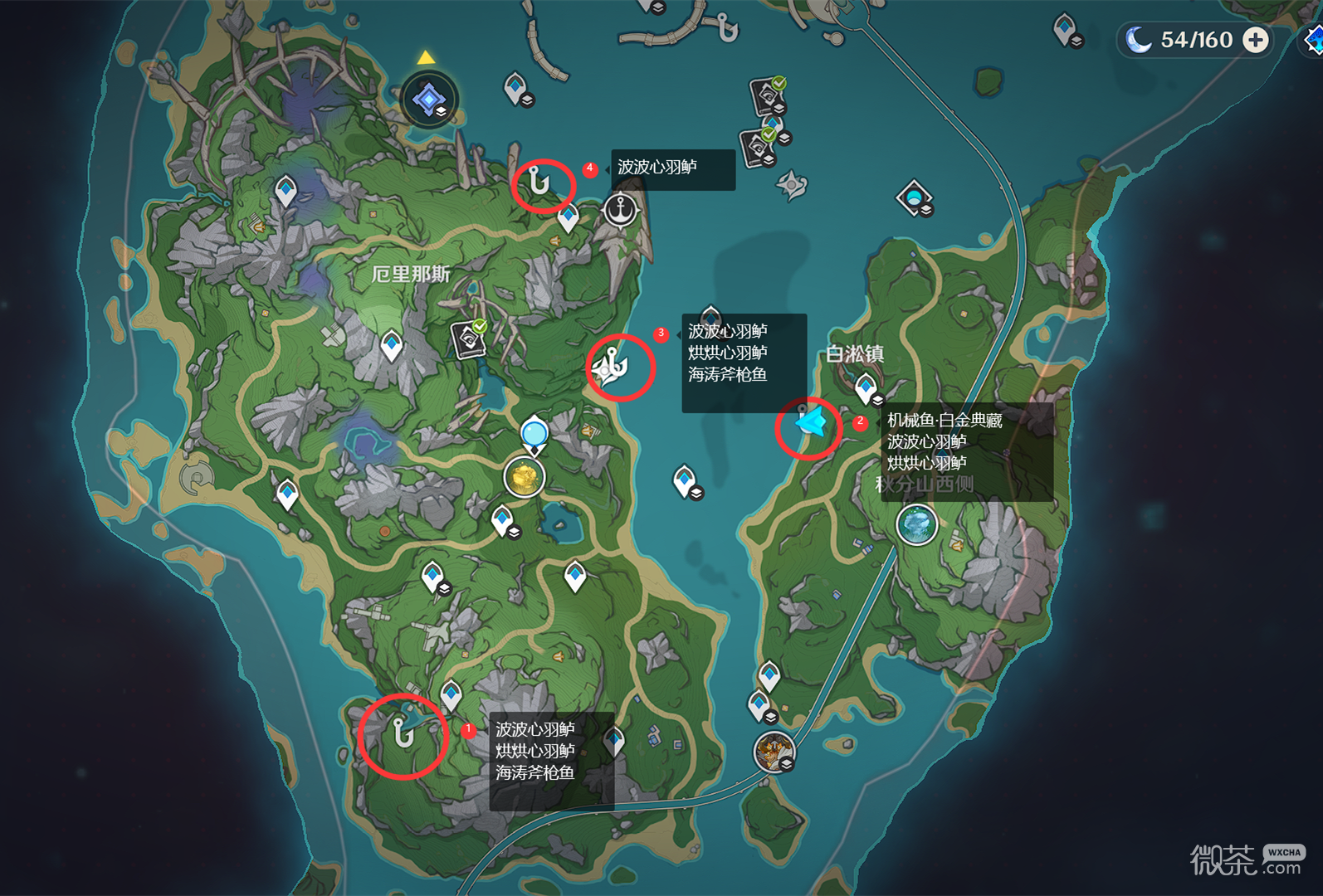Image resolution: width=1323 pixels, height=896 pixels.
Task: Open the round teal domain icon
Action: 917,525
